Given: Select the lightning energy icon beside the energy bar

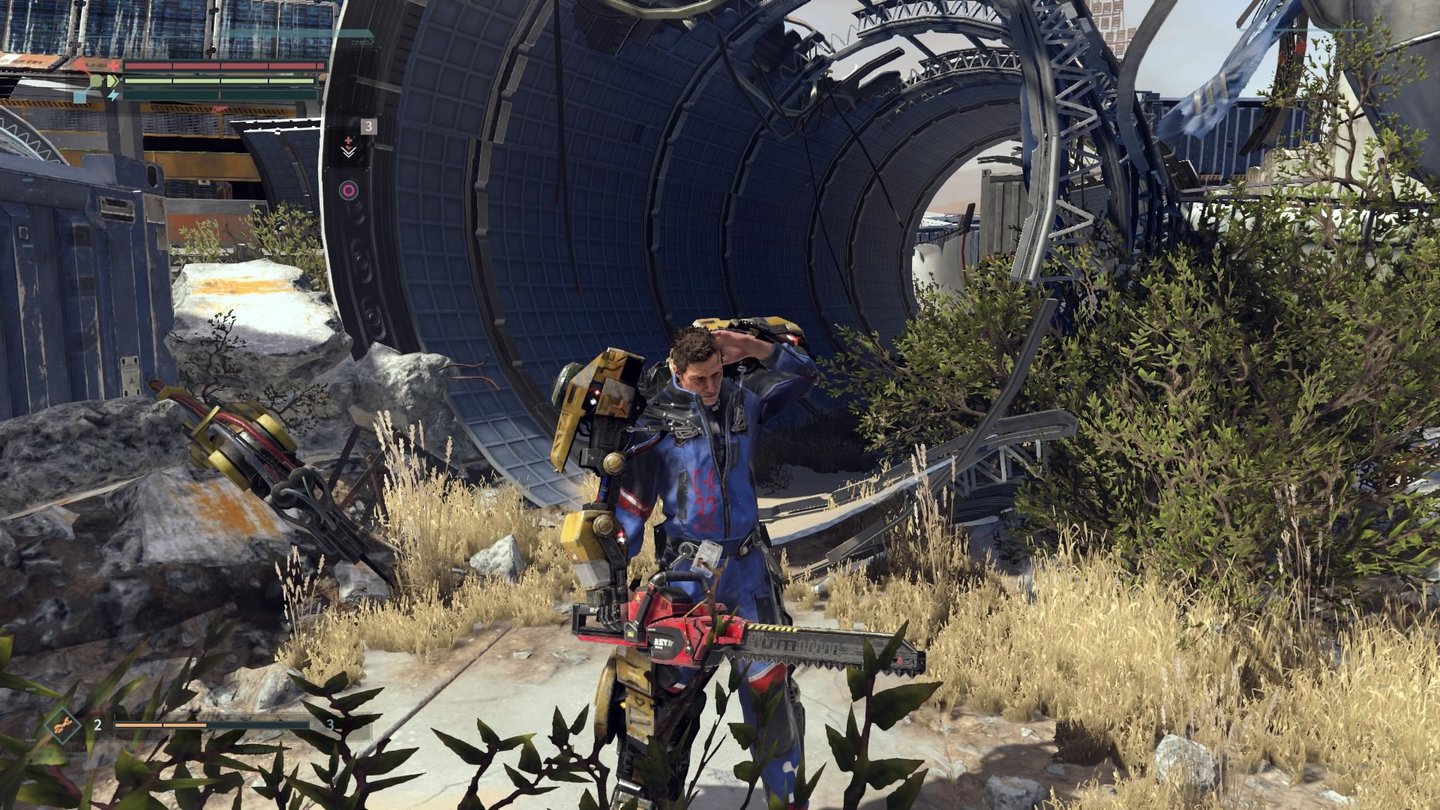Looking at the screenshot, I should (114, 94).
